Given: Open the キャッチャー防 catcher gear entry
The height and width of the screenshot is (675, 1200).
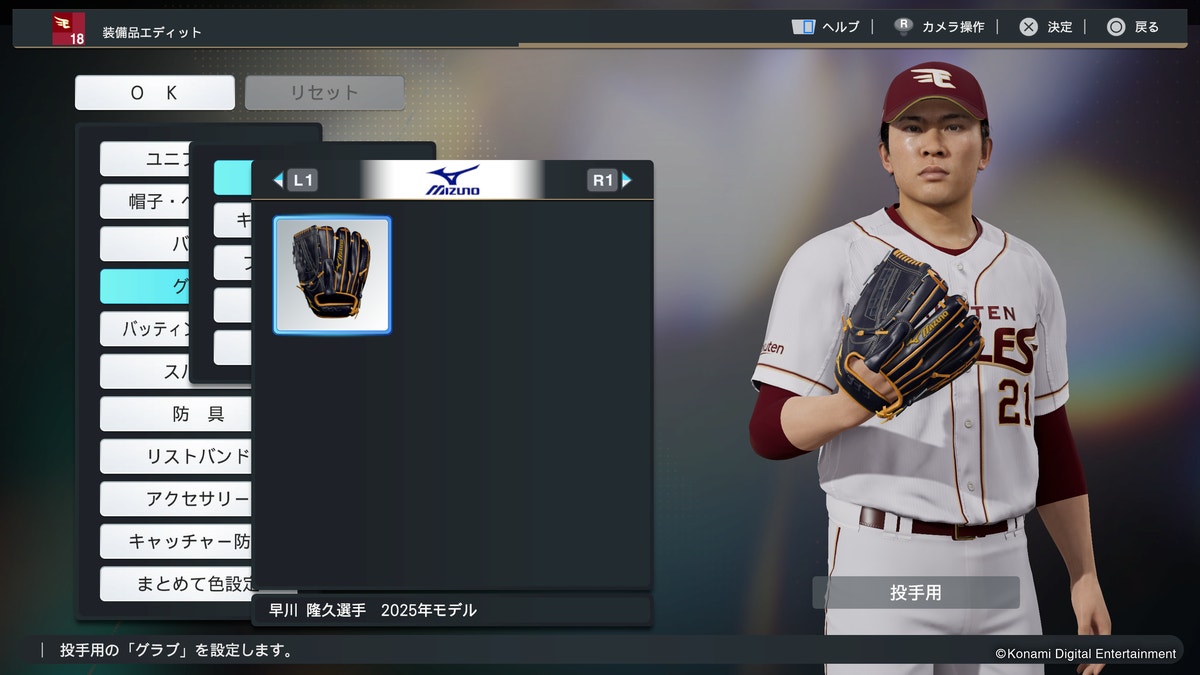Looking at the screenshot, I should pyautogui.click(x=176, y=541).
